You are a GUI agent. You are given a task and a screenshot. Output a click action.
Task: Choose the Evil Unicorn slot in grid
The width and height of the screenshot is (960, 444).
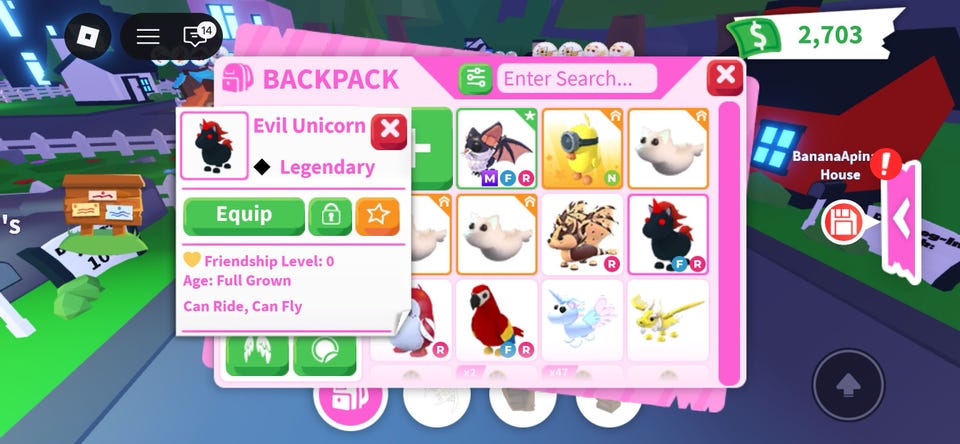point(667,234)
